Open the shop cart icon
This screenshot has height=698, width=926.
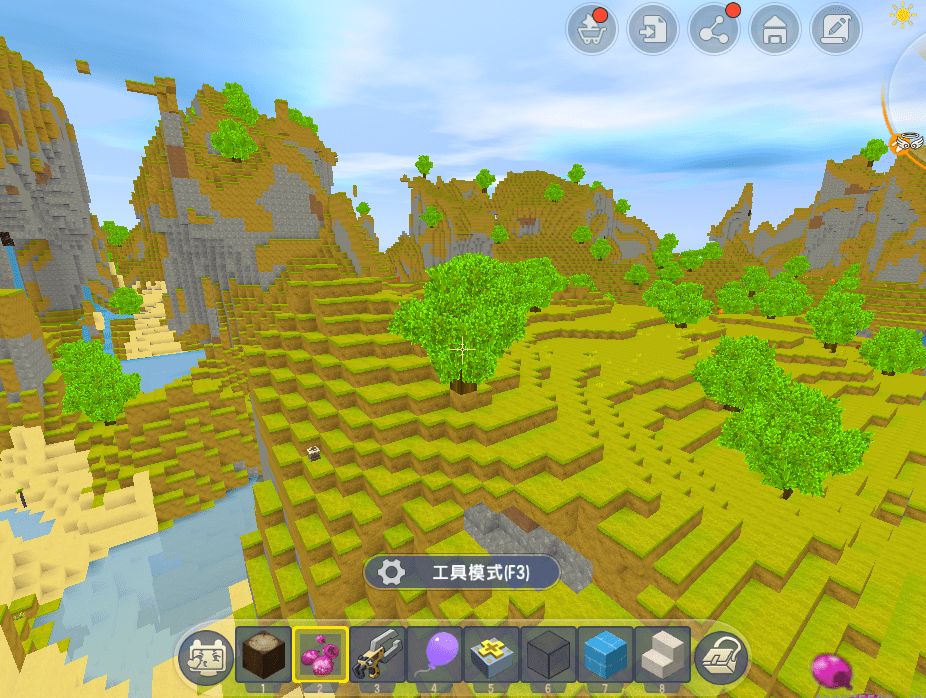click(x=591, y=30)
